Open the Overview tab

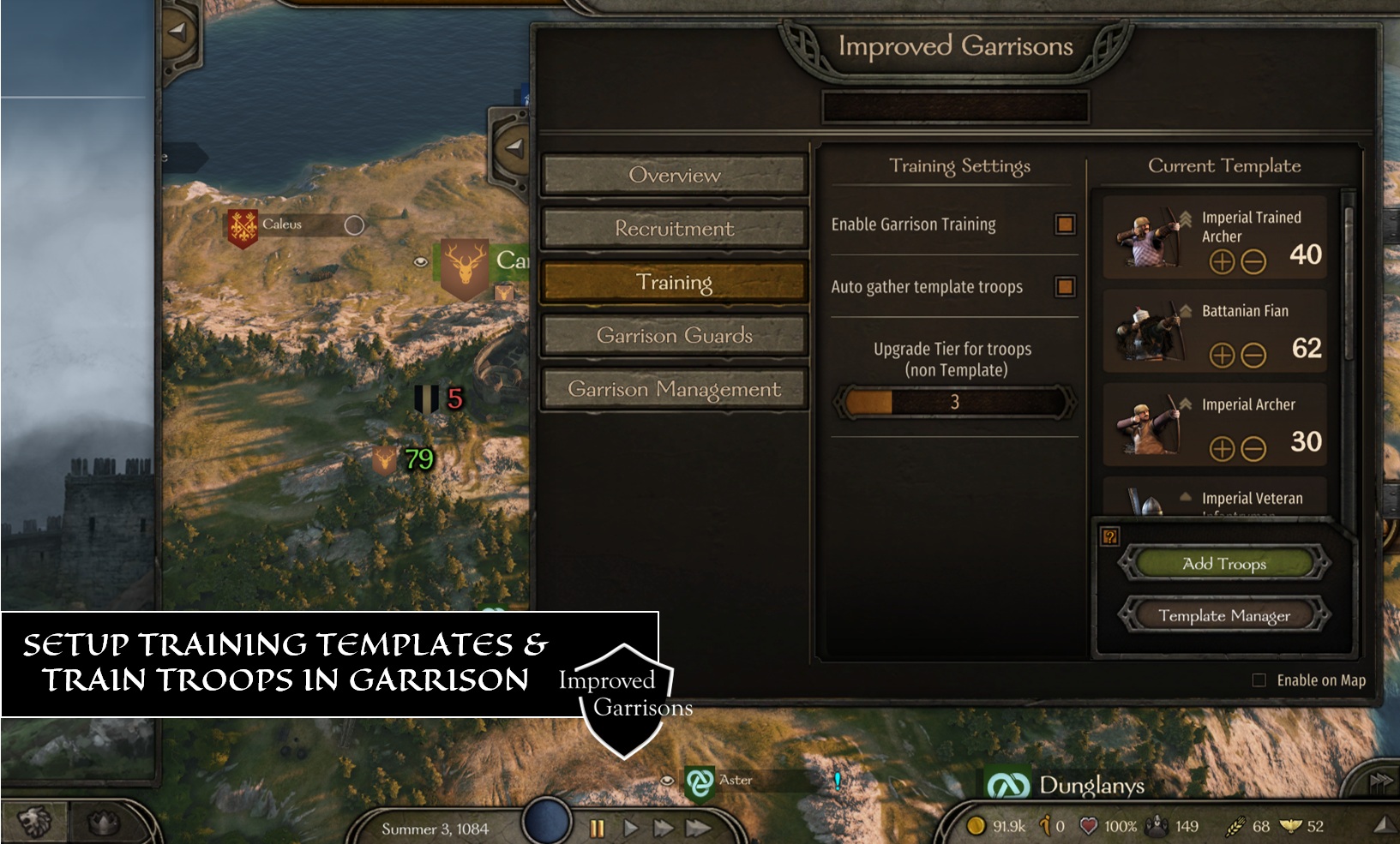pyautogui.click(x=675, y=176)
